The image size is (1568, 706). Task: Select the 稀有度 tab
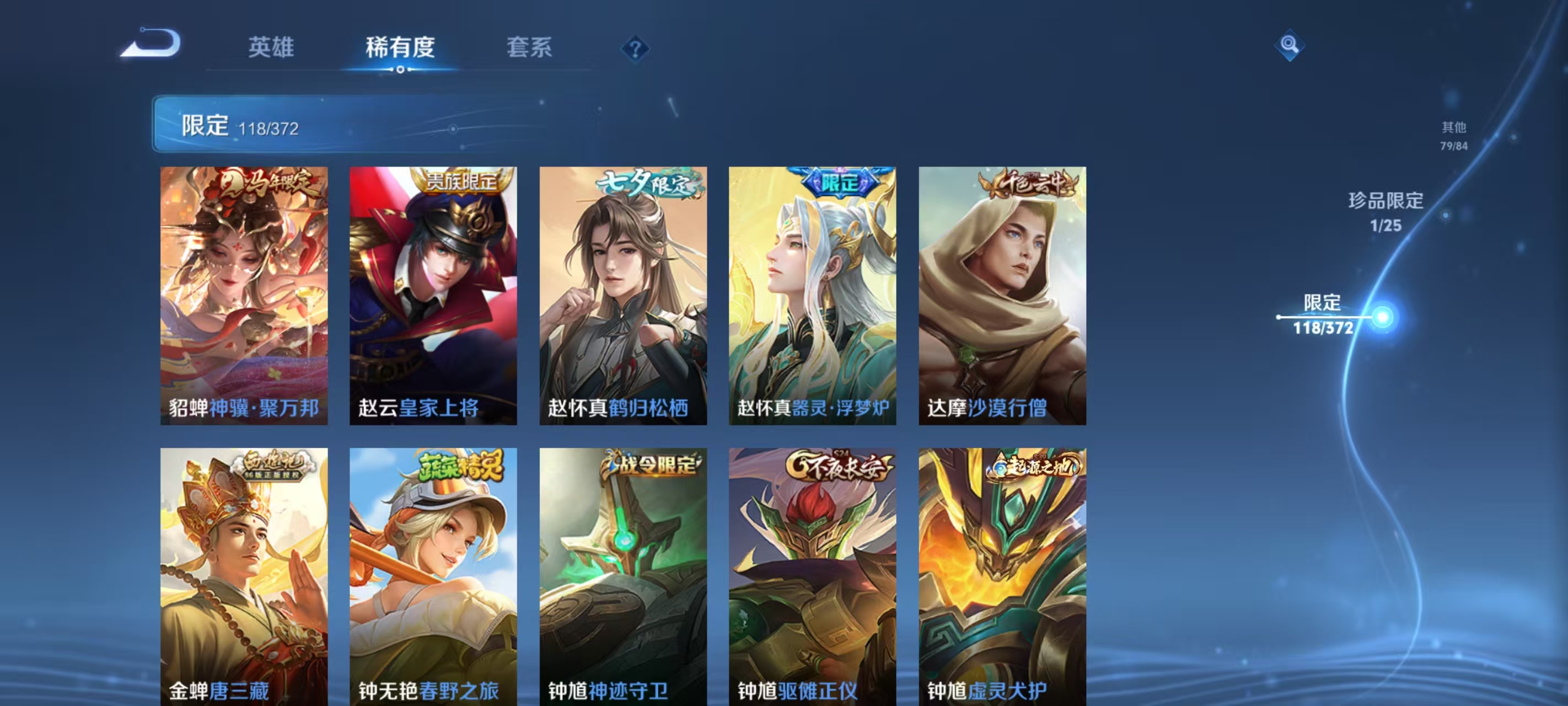pos(400,47)
